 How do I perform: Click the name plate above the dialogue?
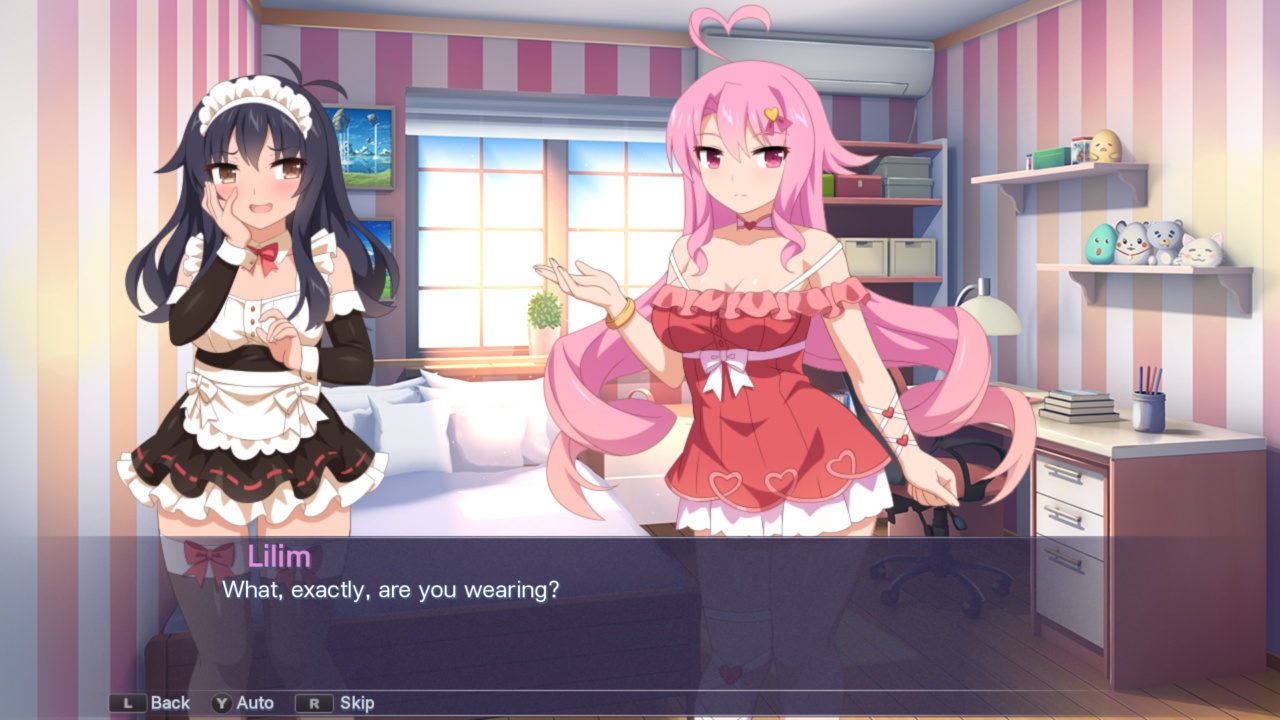[x=281, y=557]
